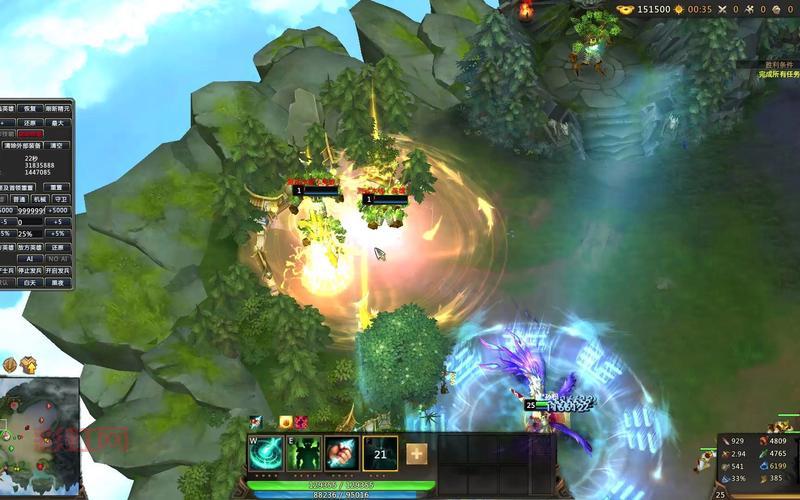The width and height of the screenshot is (800, 500).
Task: Click the 停止发兵 stop spawning button
Action: point(30,270)
